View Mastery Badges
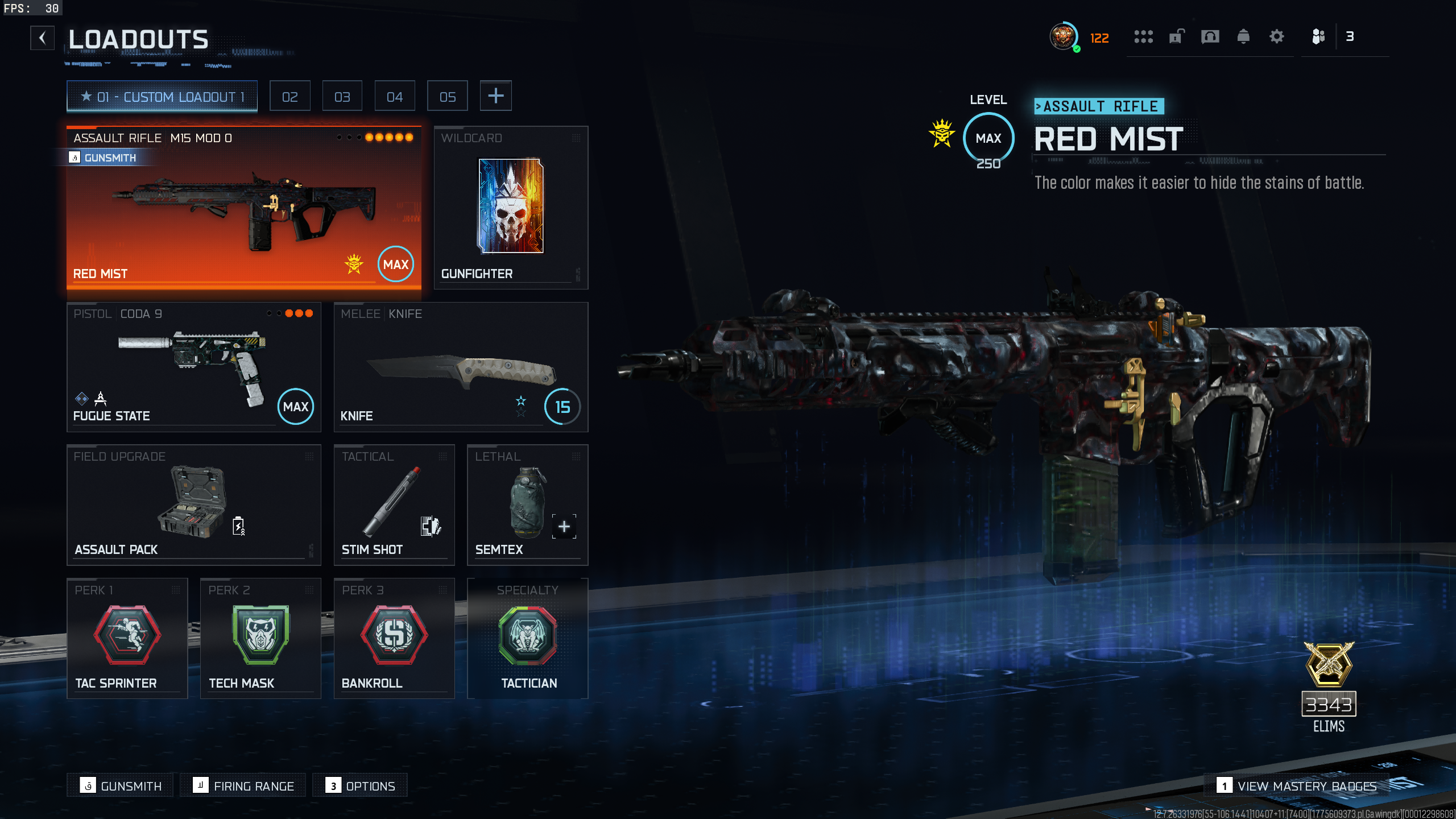The height and width of the screenshot is (819, 1456). [1297, 786]
